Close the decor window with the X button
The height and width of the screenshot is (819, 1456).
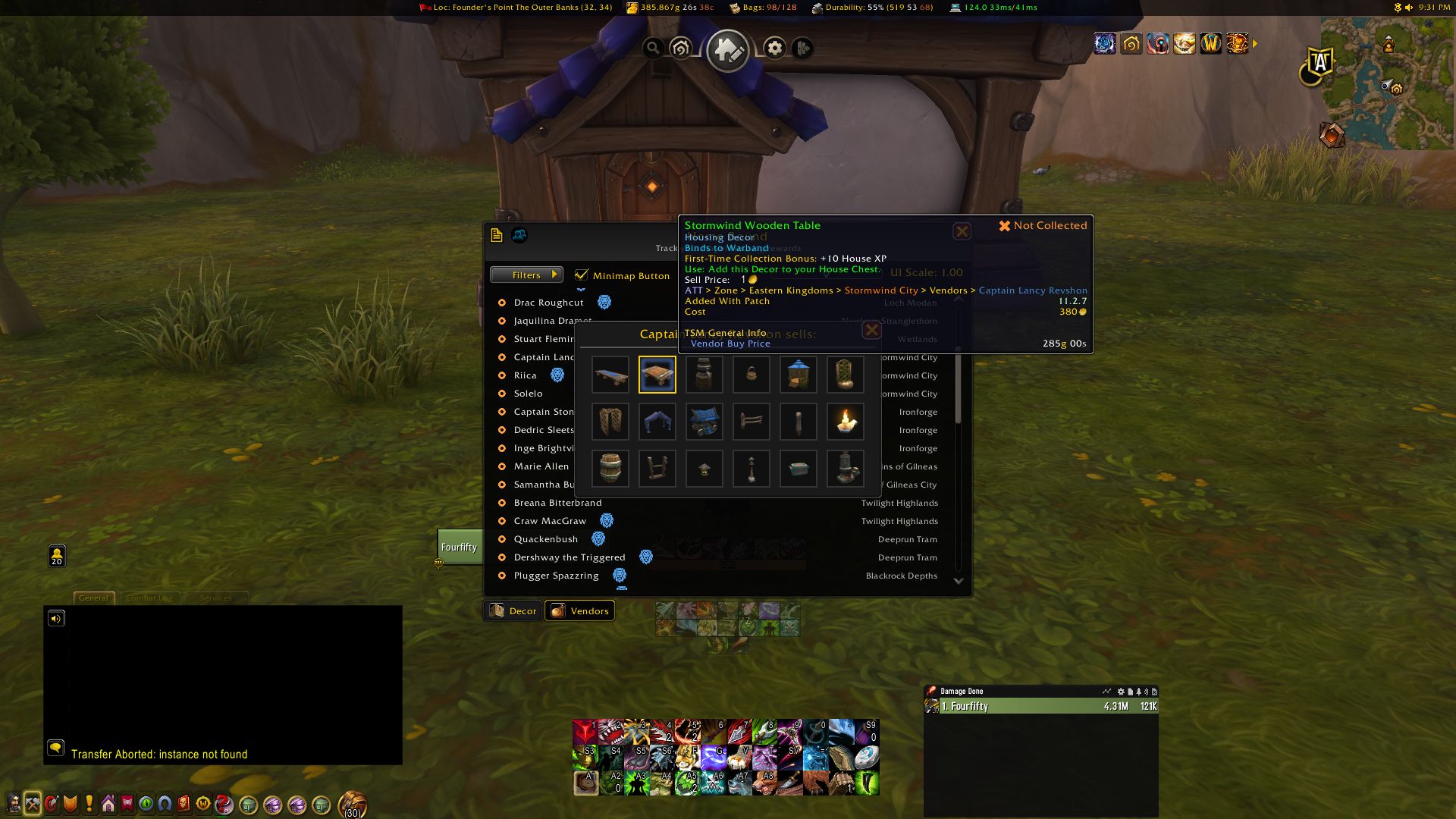tap(962, 231)
